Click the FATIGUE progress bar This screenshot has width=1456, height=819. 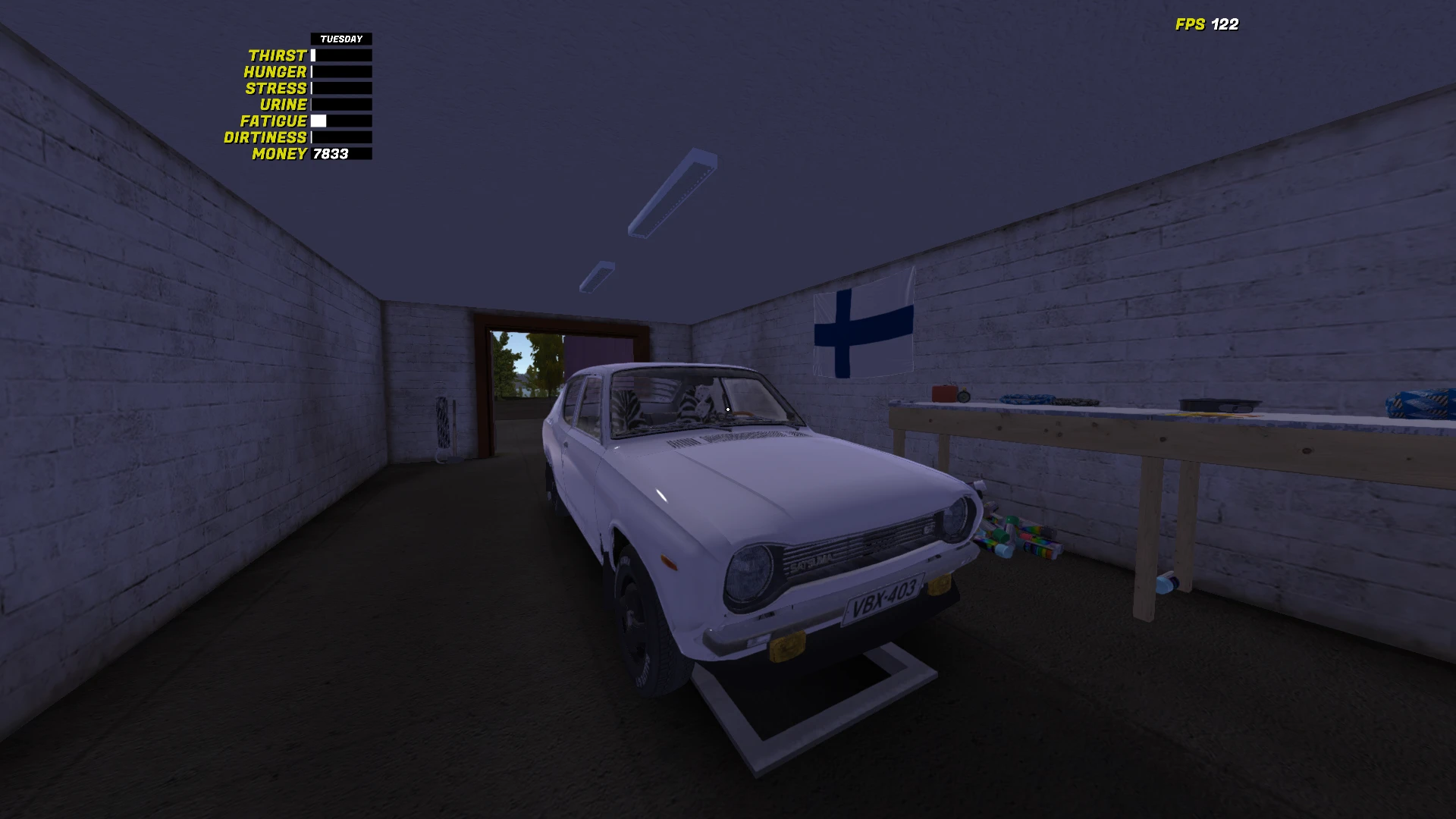340,121
